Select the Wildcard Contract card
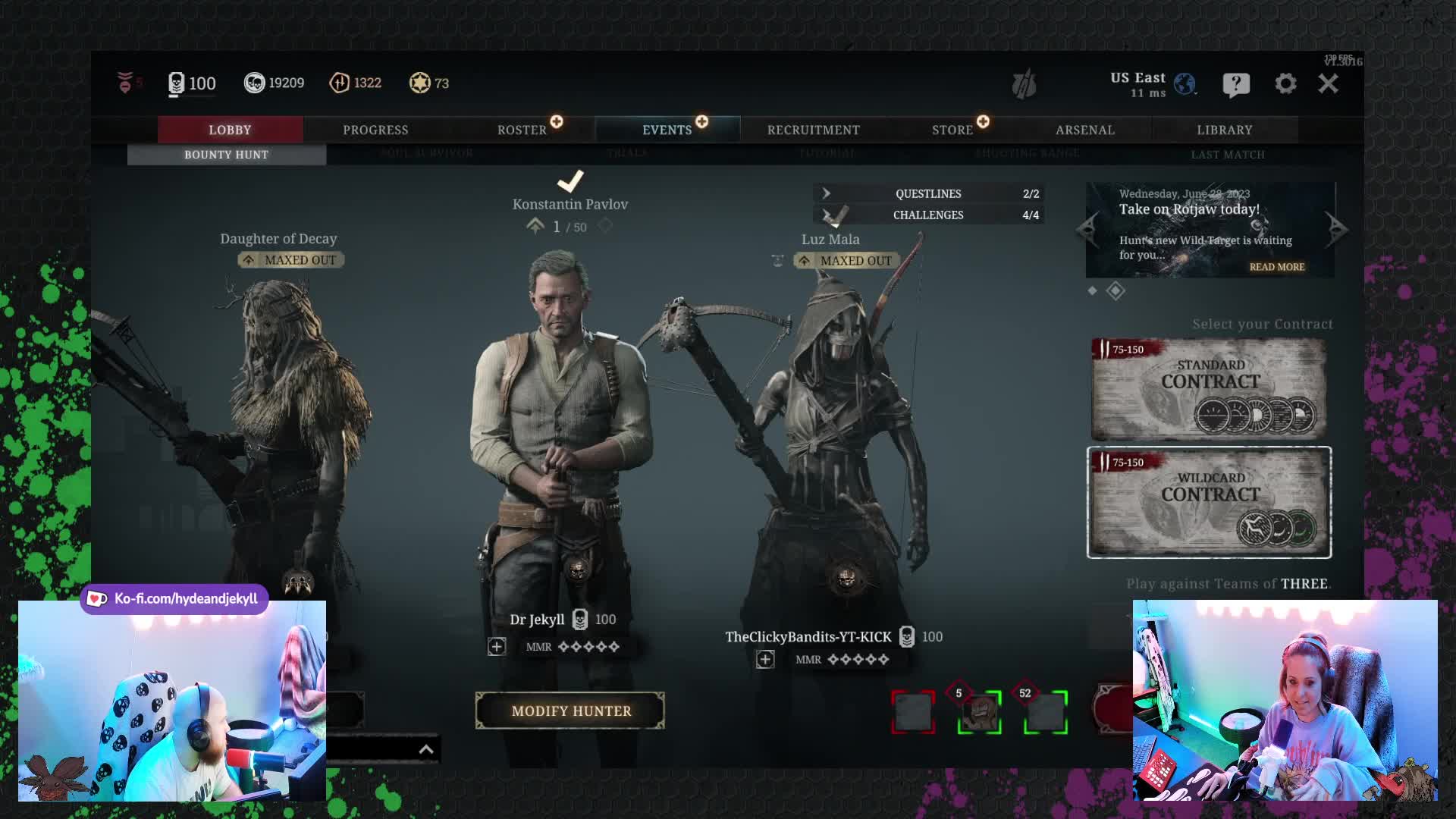1456x819 pixels. point(1209,502)
